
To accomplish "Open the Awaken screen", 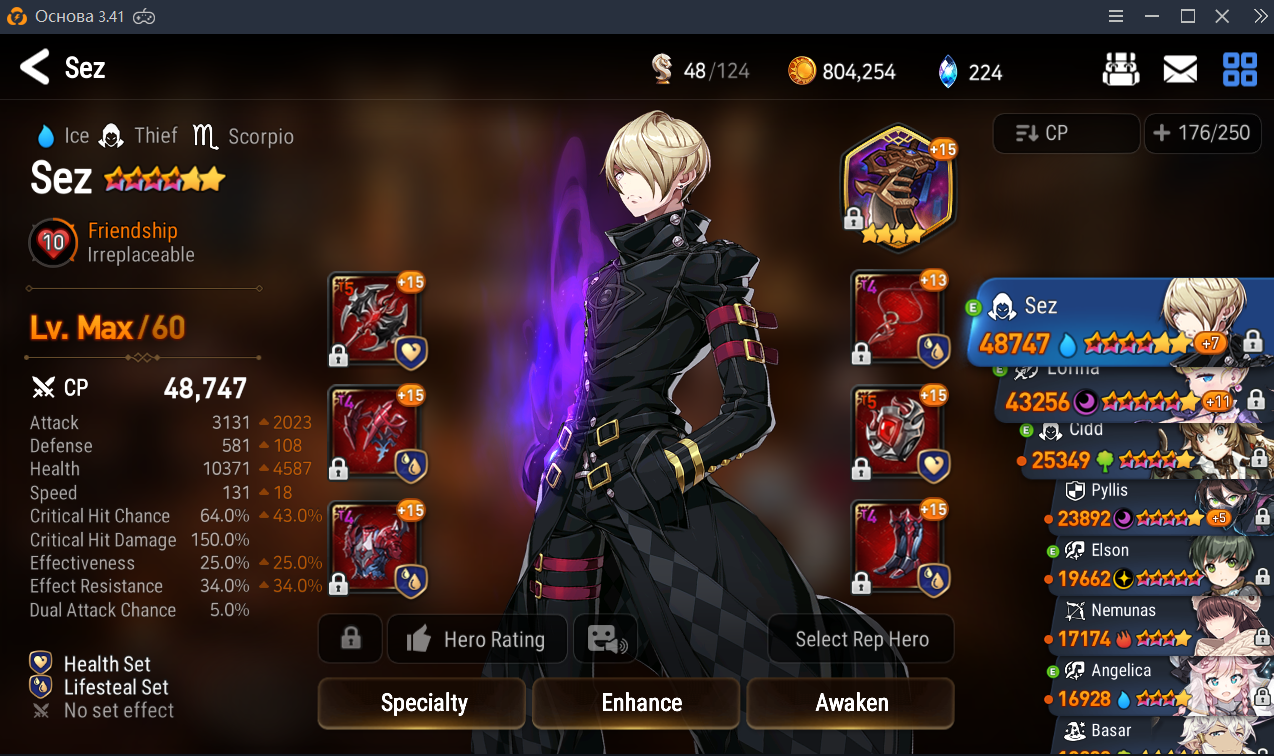I will click(851, 703).
